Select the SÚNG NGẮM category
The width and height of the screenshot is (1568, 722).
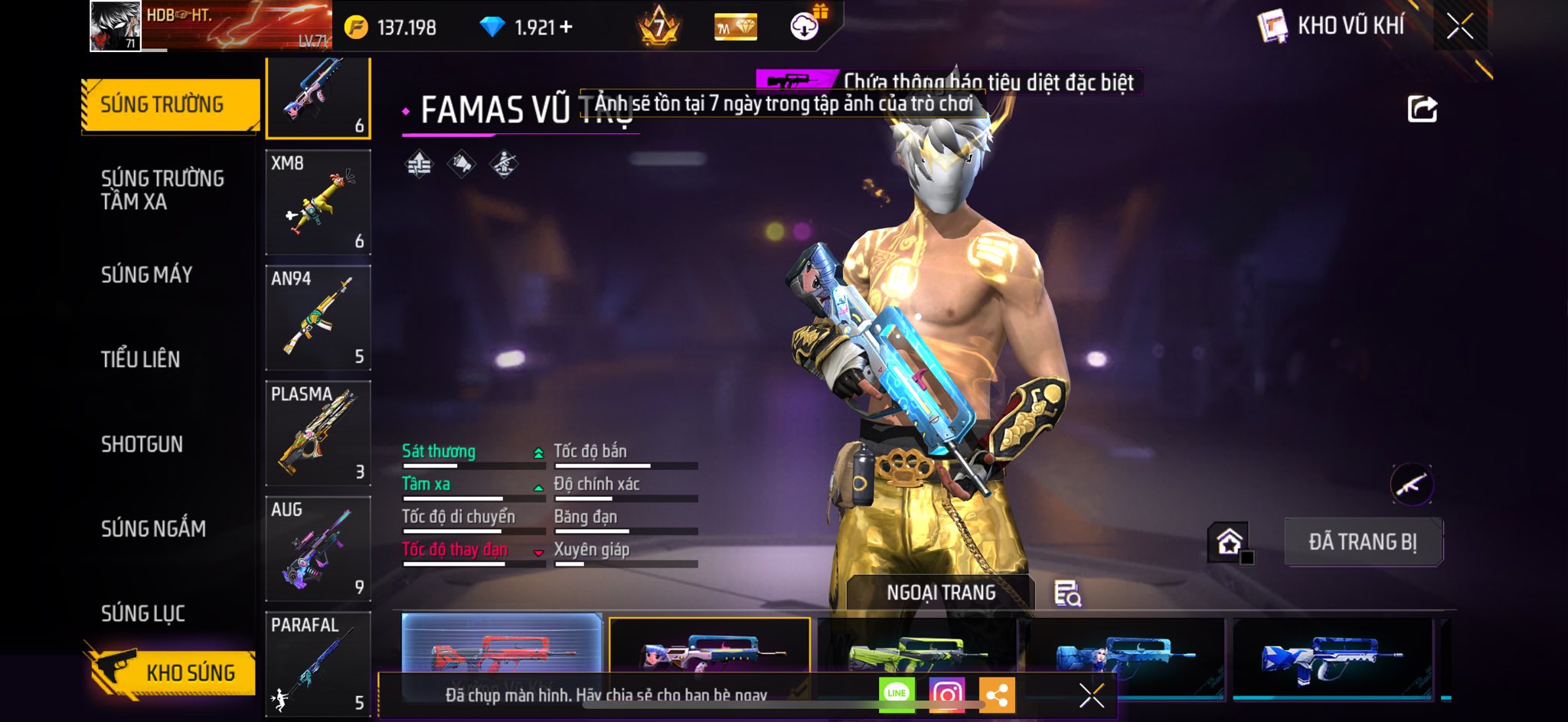point(153,528)
